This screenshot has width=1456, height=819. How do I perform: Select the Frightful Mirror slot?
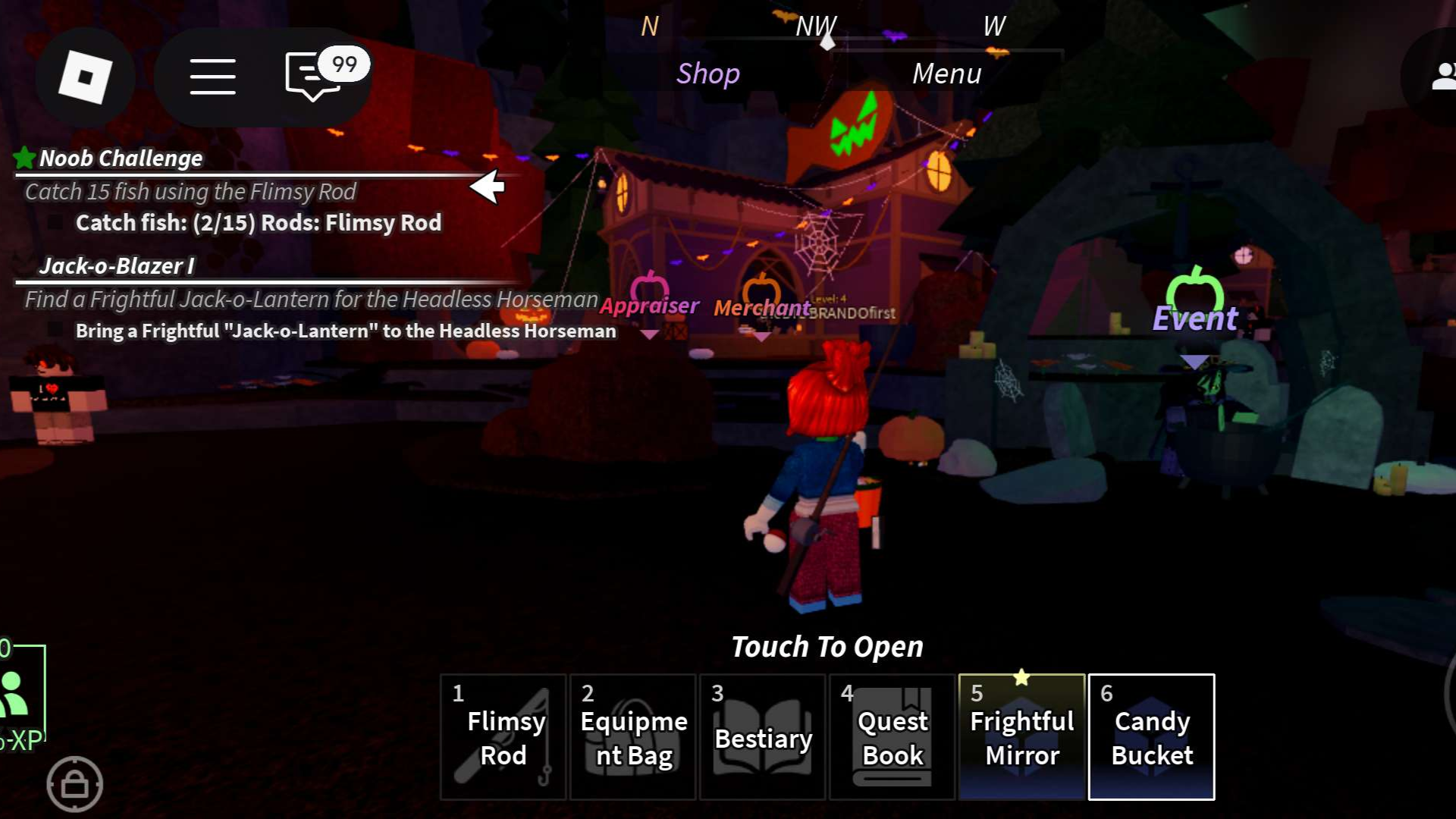tap(1021, 737)
